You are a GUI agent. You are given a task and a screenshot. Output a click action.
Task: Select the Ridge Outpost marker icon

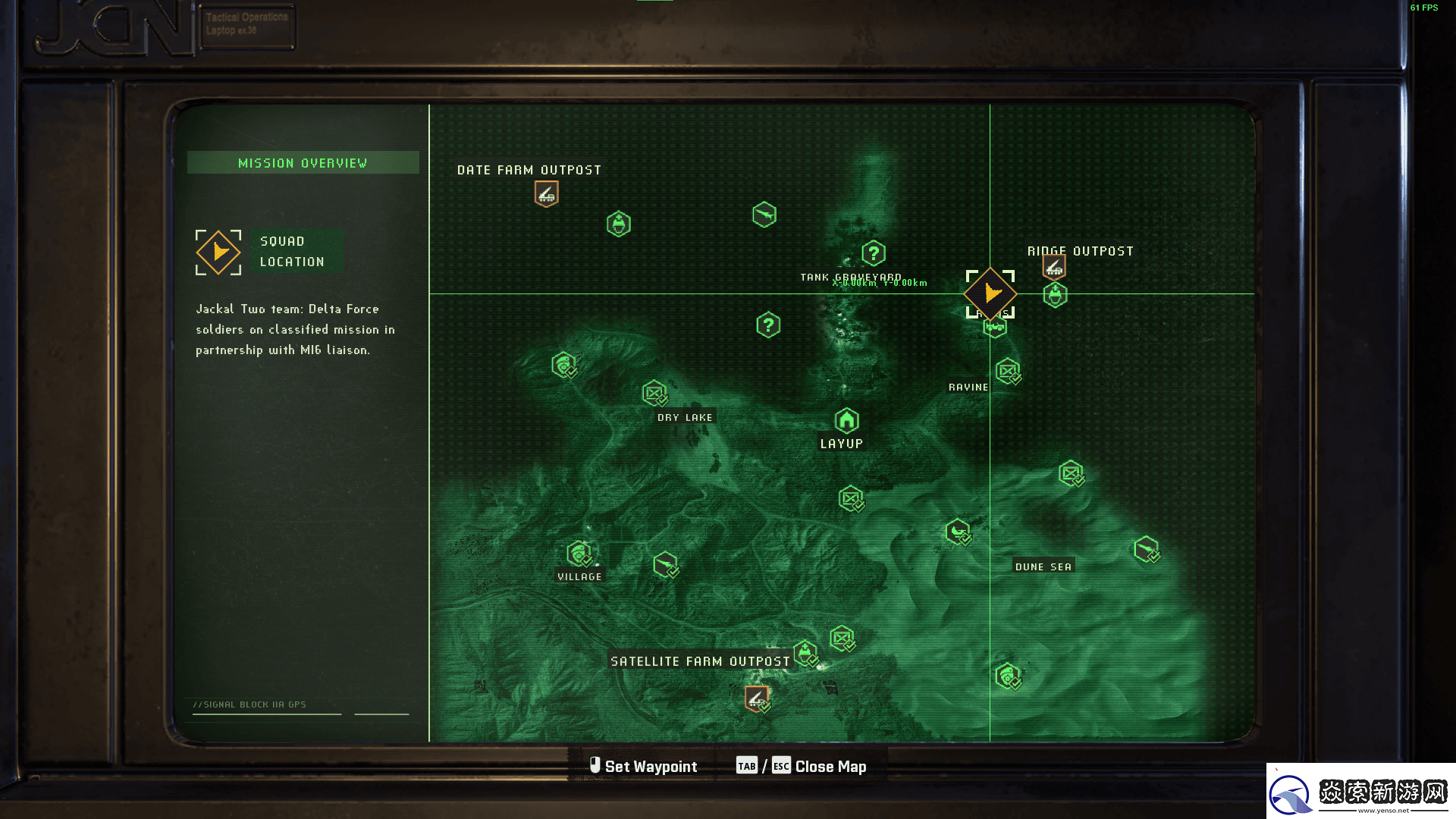pos(1054,267)
